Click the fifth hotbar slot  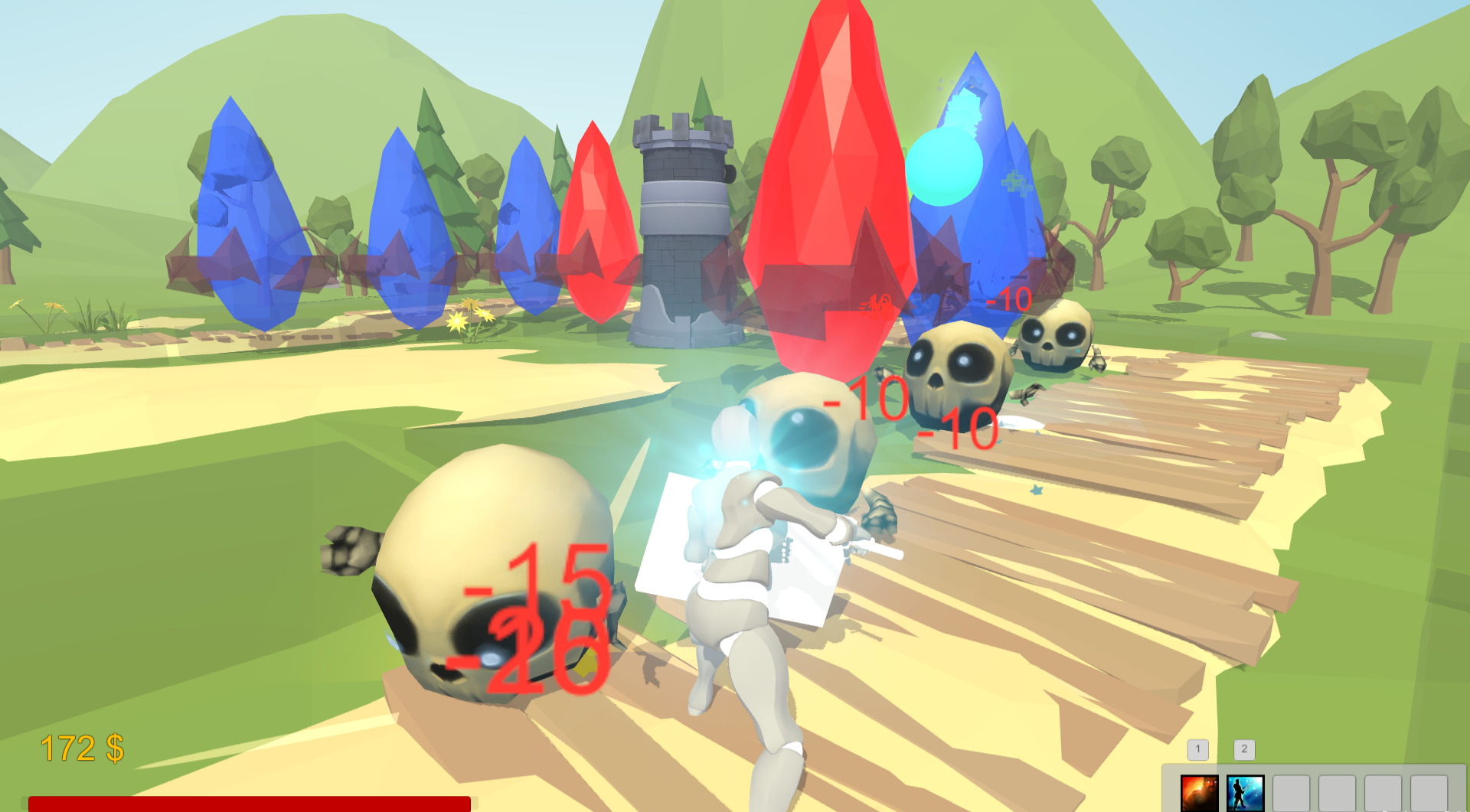(1383, 794)
